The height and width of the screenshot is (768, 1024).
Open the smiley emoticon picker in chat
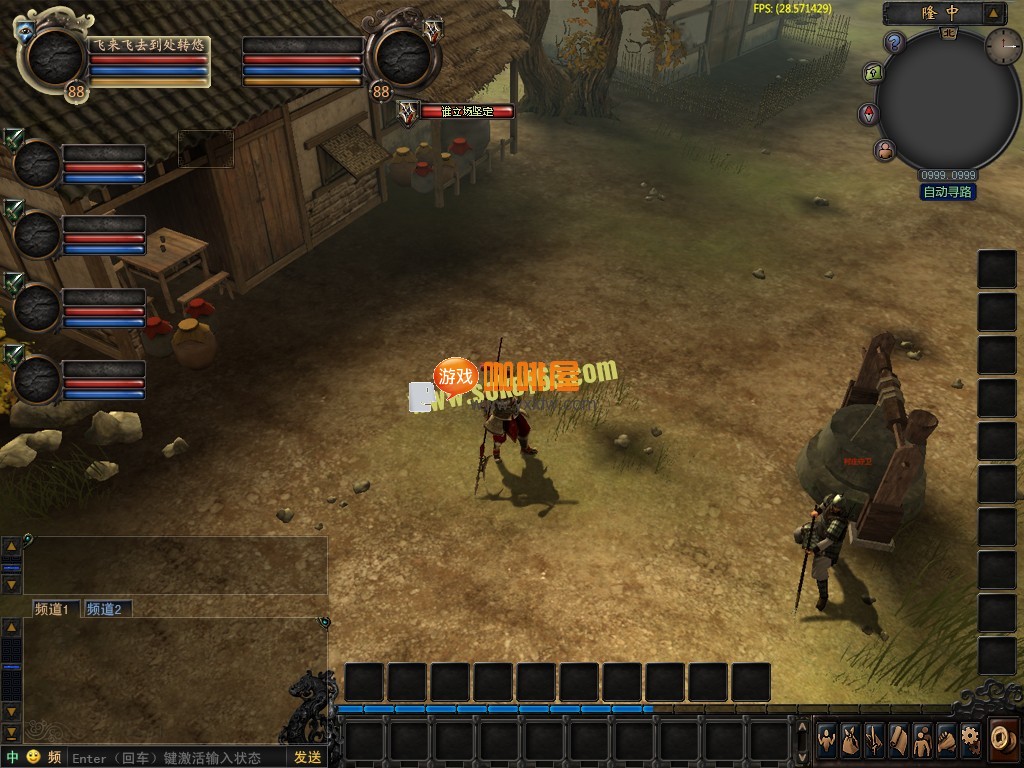(x=33, y=757)
